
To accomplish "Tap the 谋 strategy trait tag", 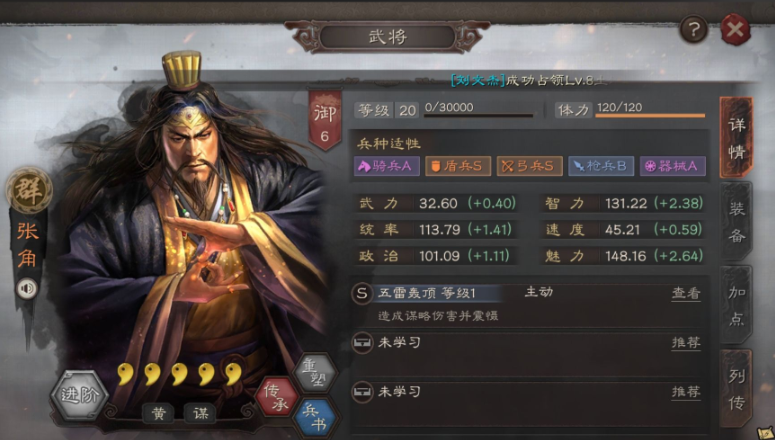I will click(x=199, y=412).
